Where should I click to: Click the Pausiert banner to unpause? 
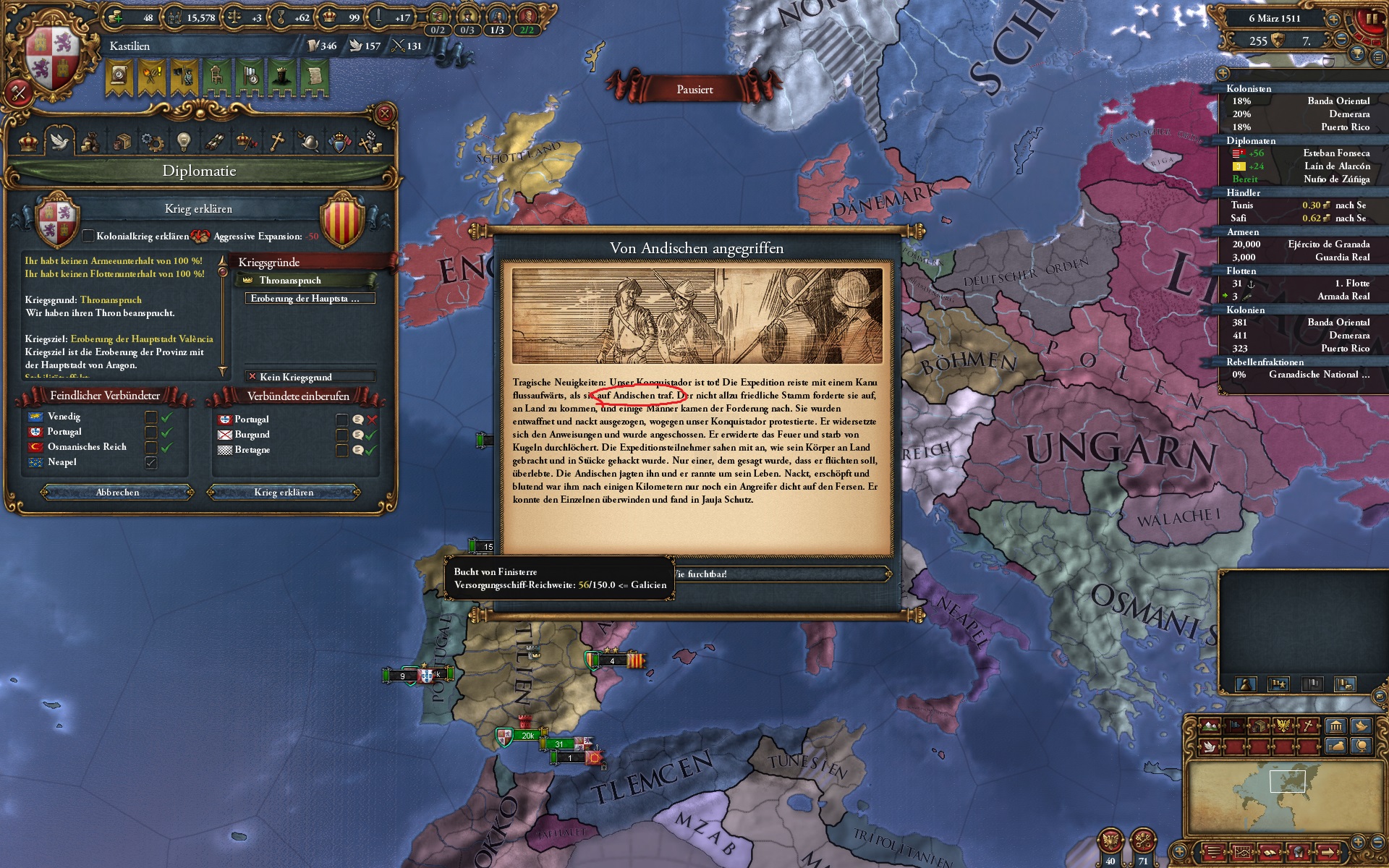point(694,90)
